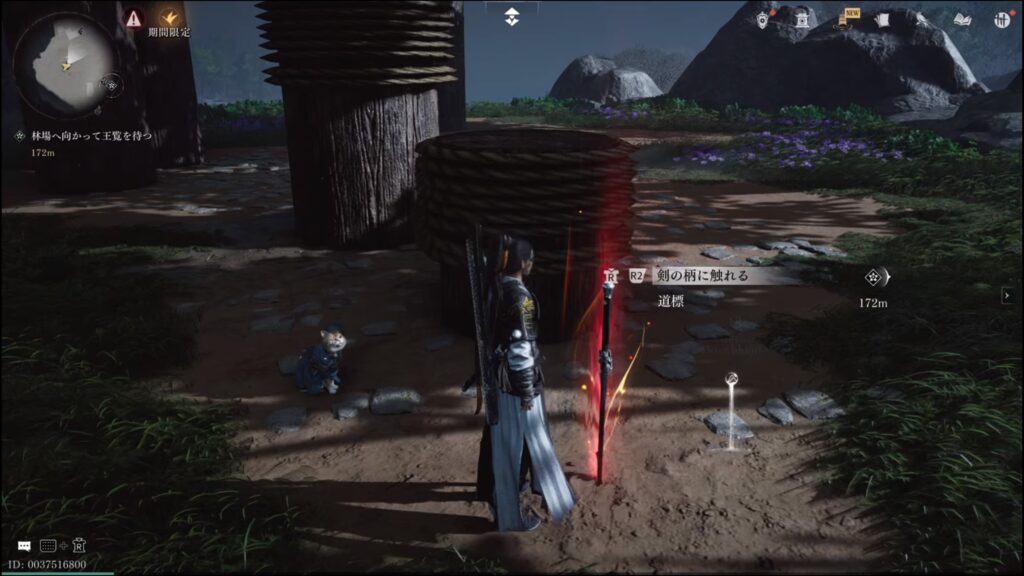Open the shield icon in the top bar
The width and height of the screenshot is (1024, 576).
coord(763,19)
